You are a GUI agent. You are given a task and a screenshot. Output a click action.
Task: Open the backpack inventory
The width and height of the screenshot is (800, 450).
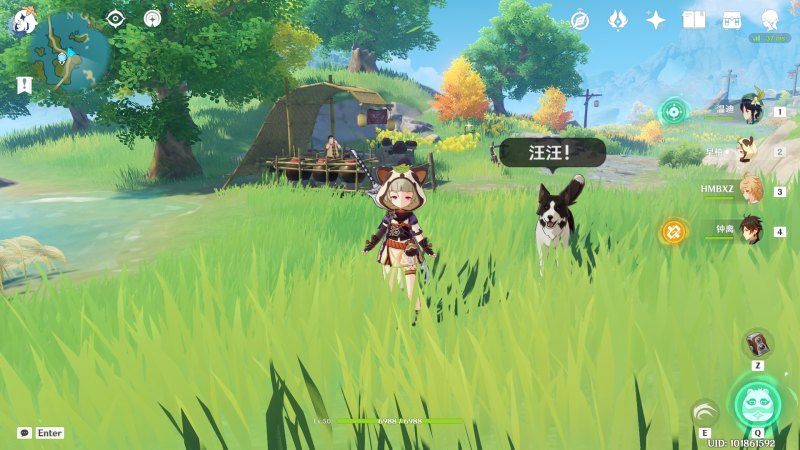coord(731,20)
